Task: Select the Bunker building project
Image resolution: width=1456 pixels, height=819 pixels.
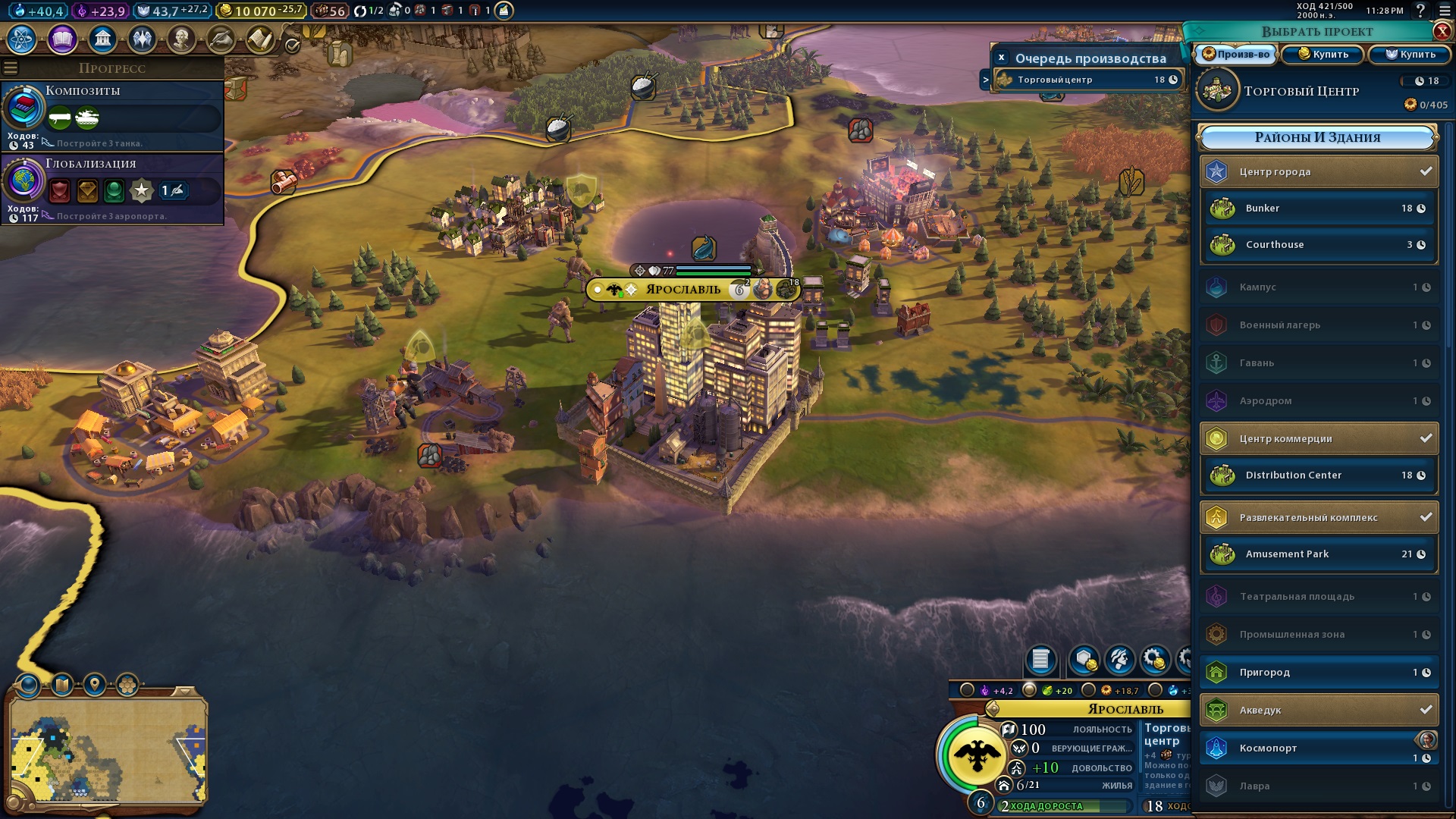Action: pos(1319,208)
